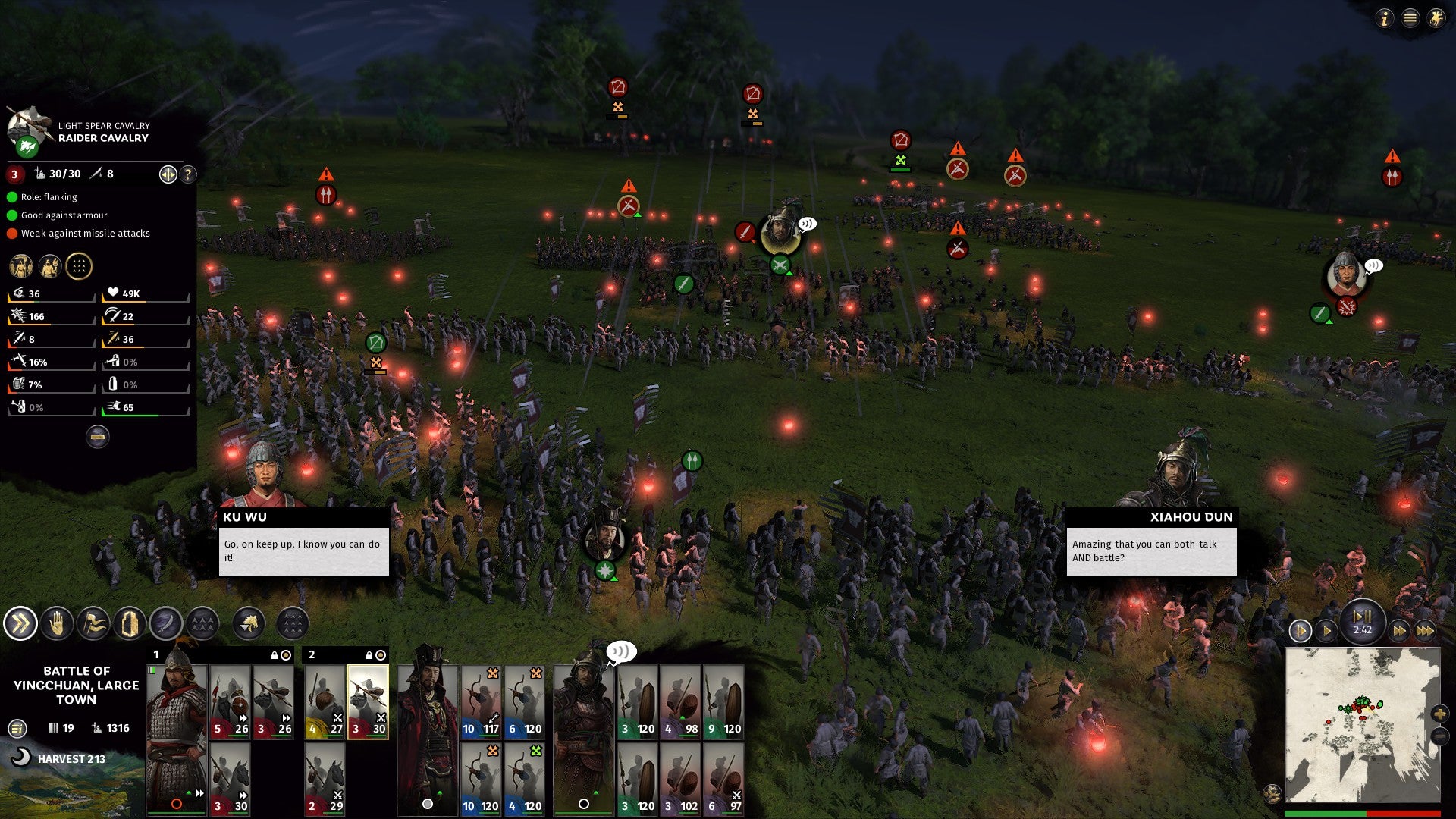Enable guard mode with the shield icon
The image size is (1456, 819).
point(130,623)
